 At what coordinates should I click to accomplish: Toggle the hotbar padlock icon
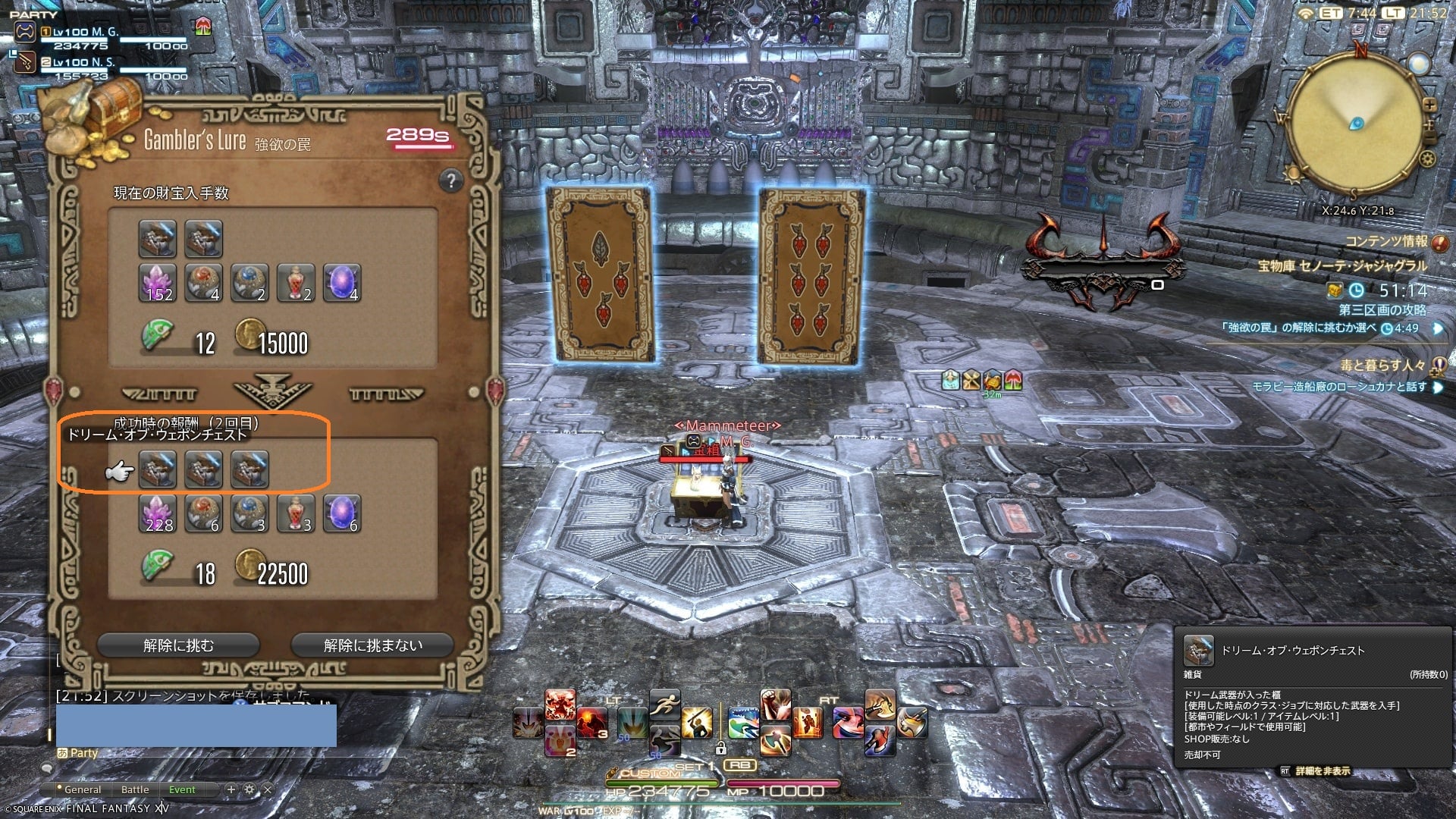720,749
